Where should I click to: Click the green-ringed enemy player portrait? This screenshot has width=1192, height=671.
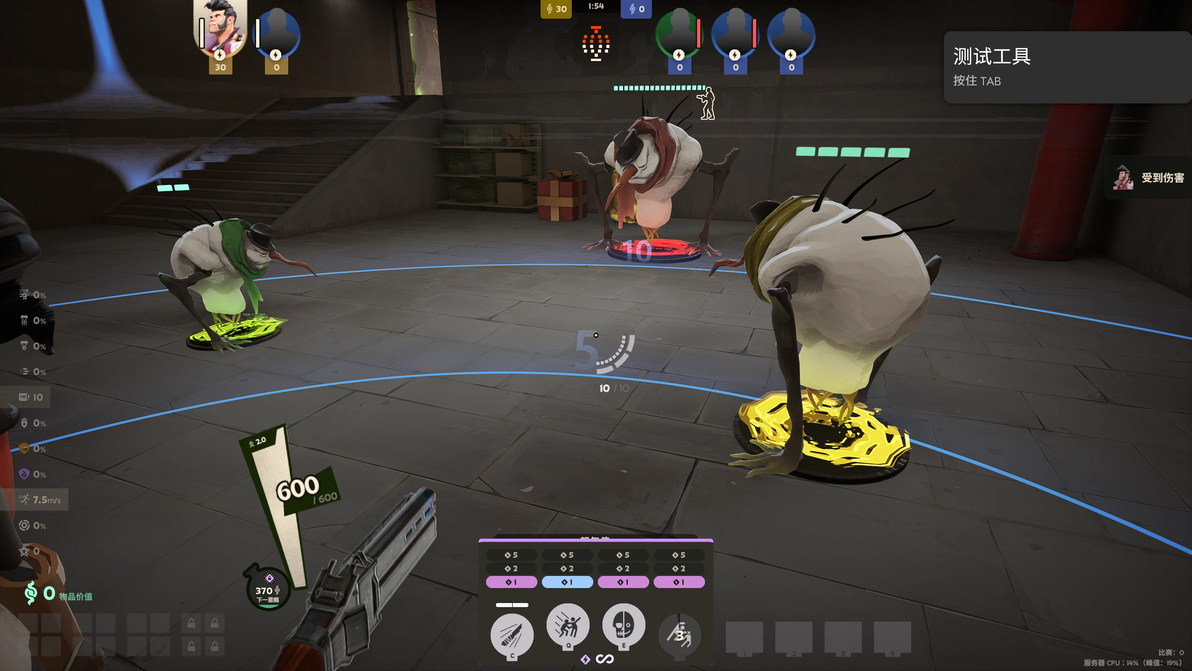point(679,35)
